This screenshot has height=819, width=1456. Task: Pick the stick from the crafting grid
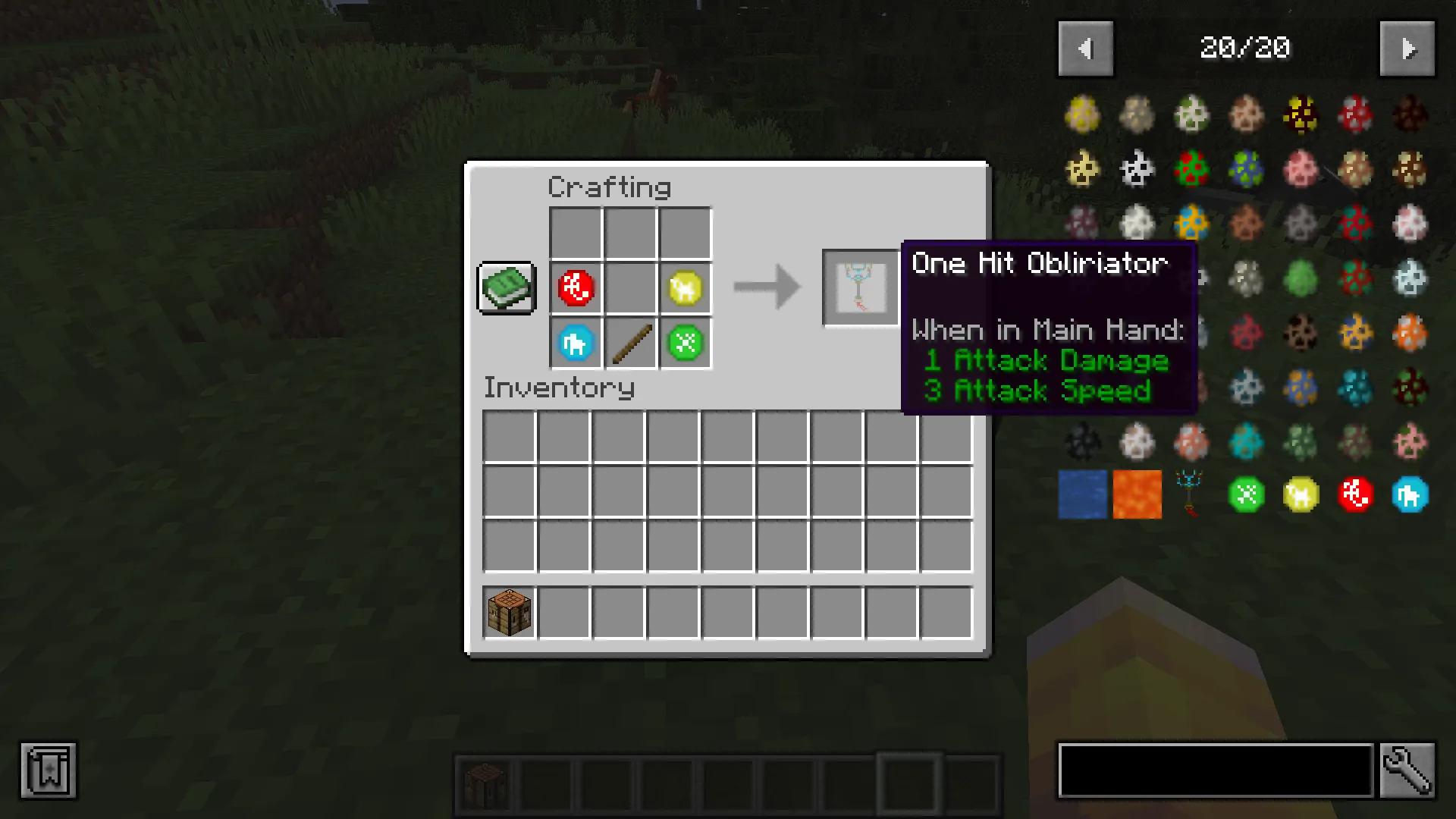tap(630, 343)
